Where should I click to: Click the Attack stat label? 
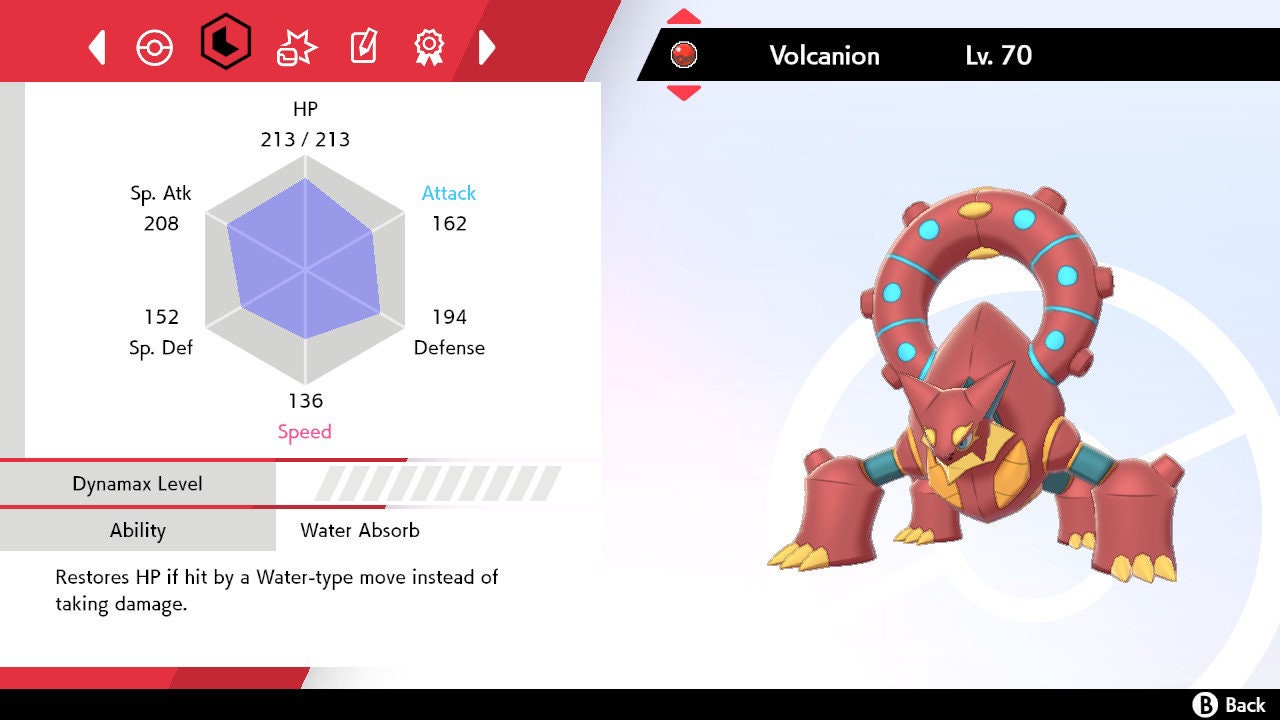pyautogui.click(x=447, y=193)
